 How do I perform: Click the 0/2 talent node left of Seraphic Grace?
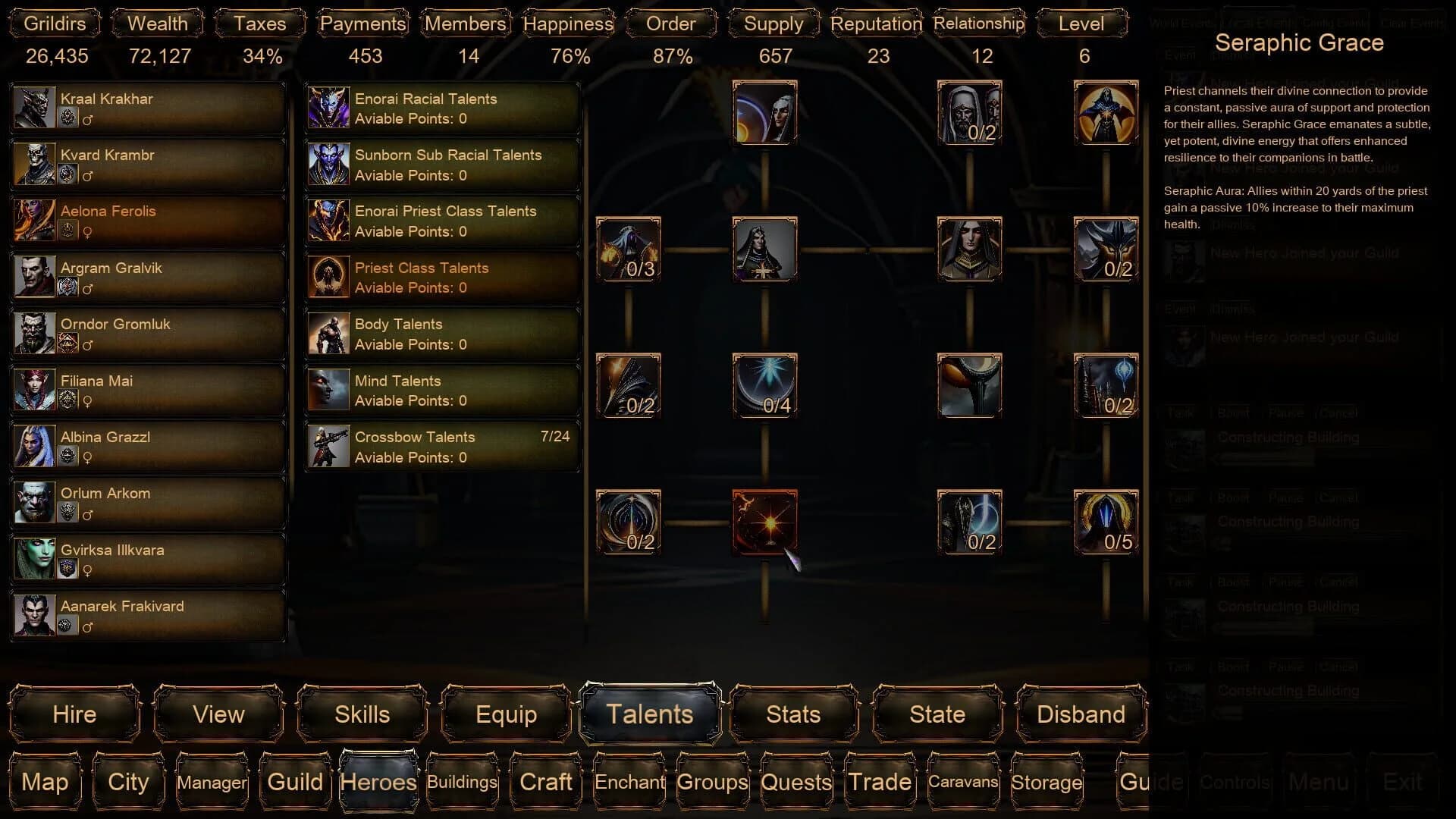tap(628, 522)
